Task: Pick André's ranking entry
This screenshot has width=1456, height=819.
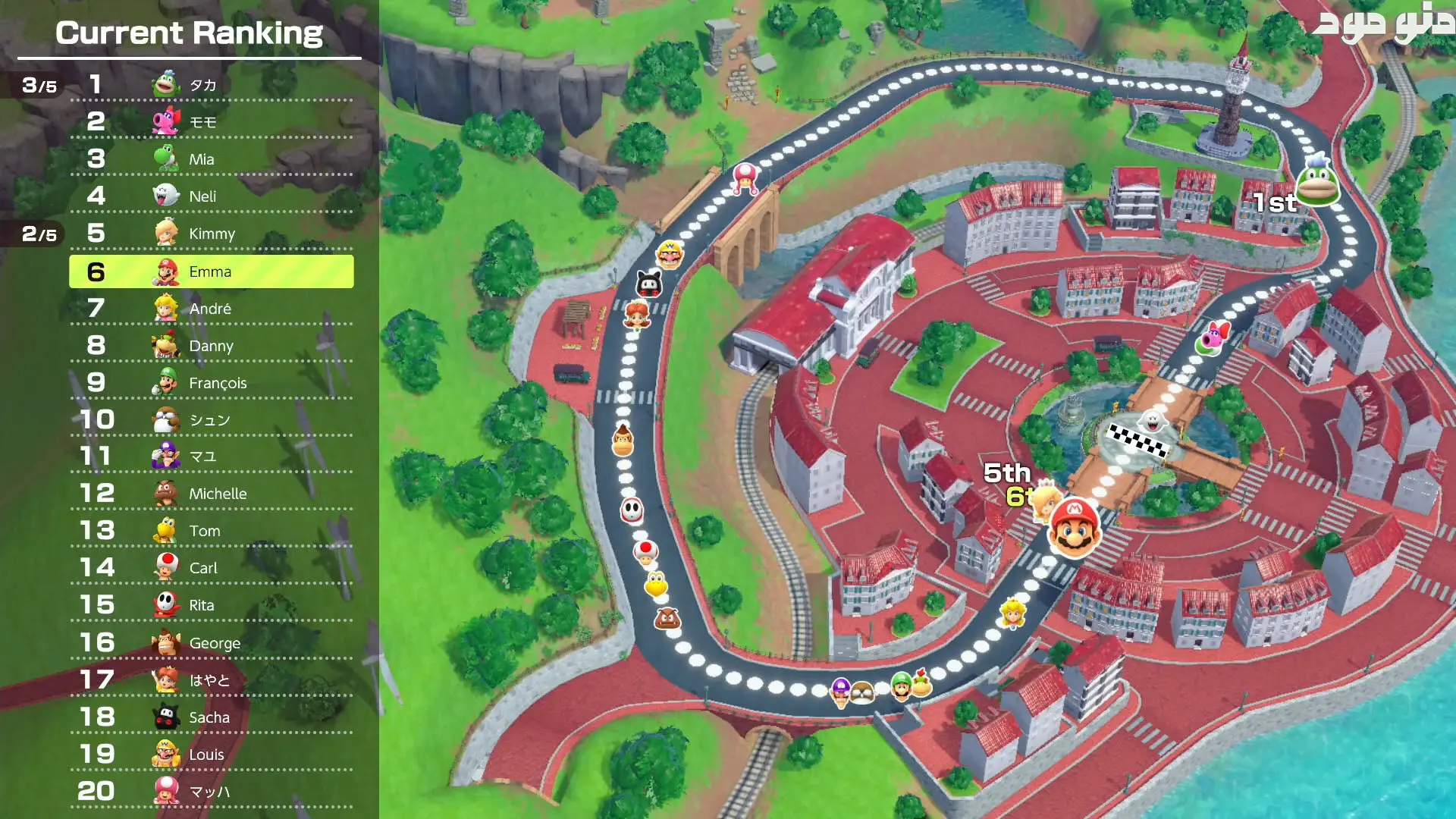Action: tap(211, 309)
